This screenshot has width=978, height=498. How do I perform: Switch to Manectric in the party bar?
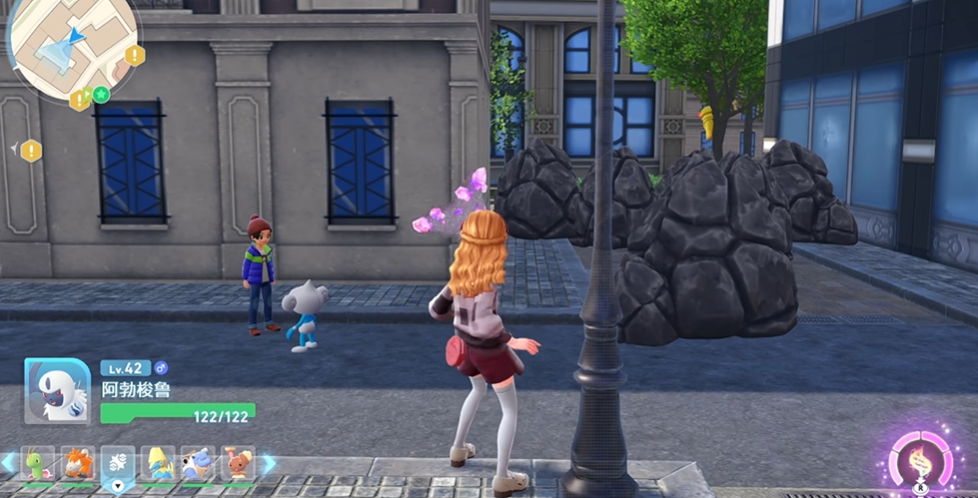[158, 464]
